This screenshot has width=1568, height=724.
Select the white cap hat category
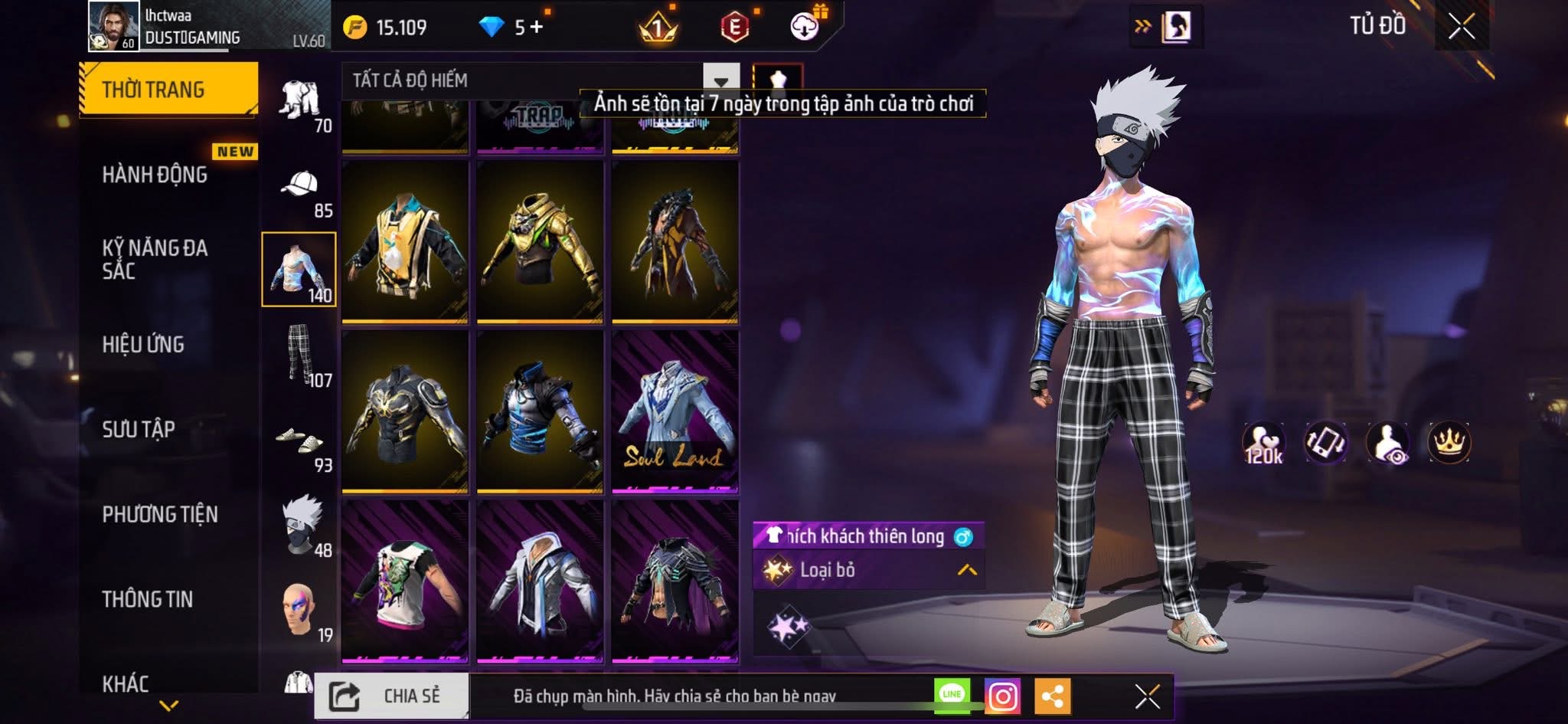click(299, 186)
